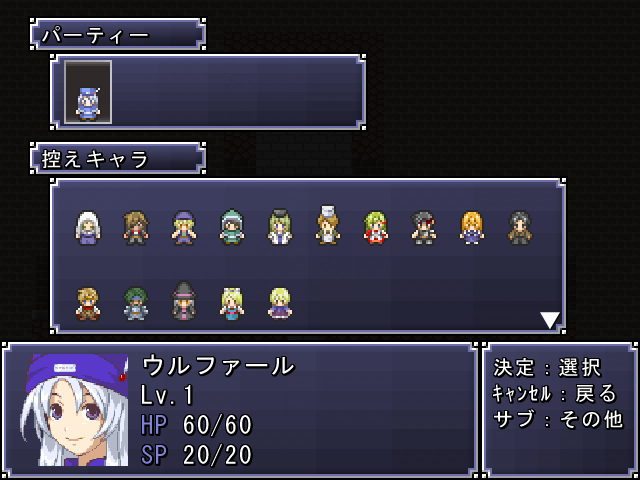Click the white down arrow to show more
Image resolution: width=640 pixels, height=480 pixels.
click(x=550, y=320)
